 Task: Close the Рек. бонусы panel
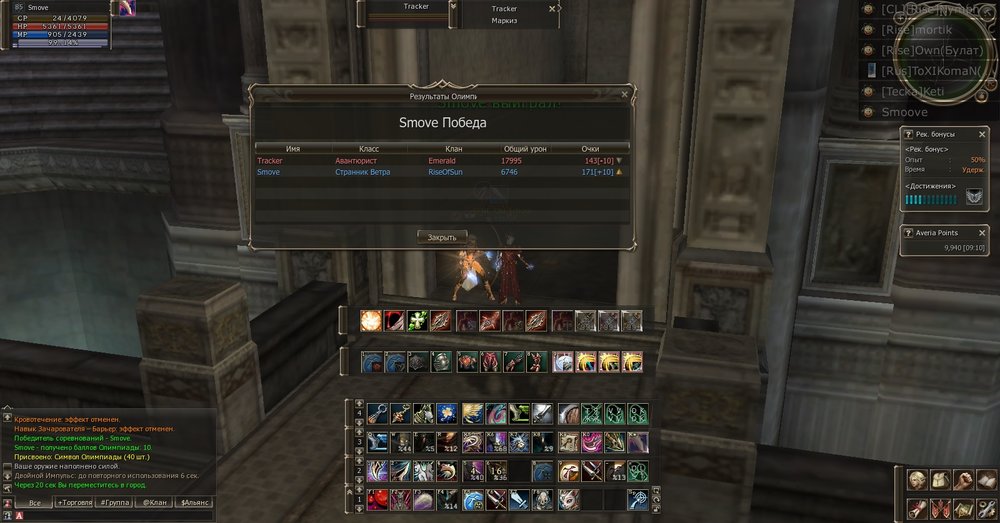(984, 135)
